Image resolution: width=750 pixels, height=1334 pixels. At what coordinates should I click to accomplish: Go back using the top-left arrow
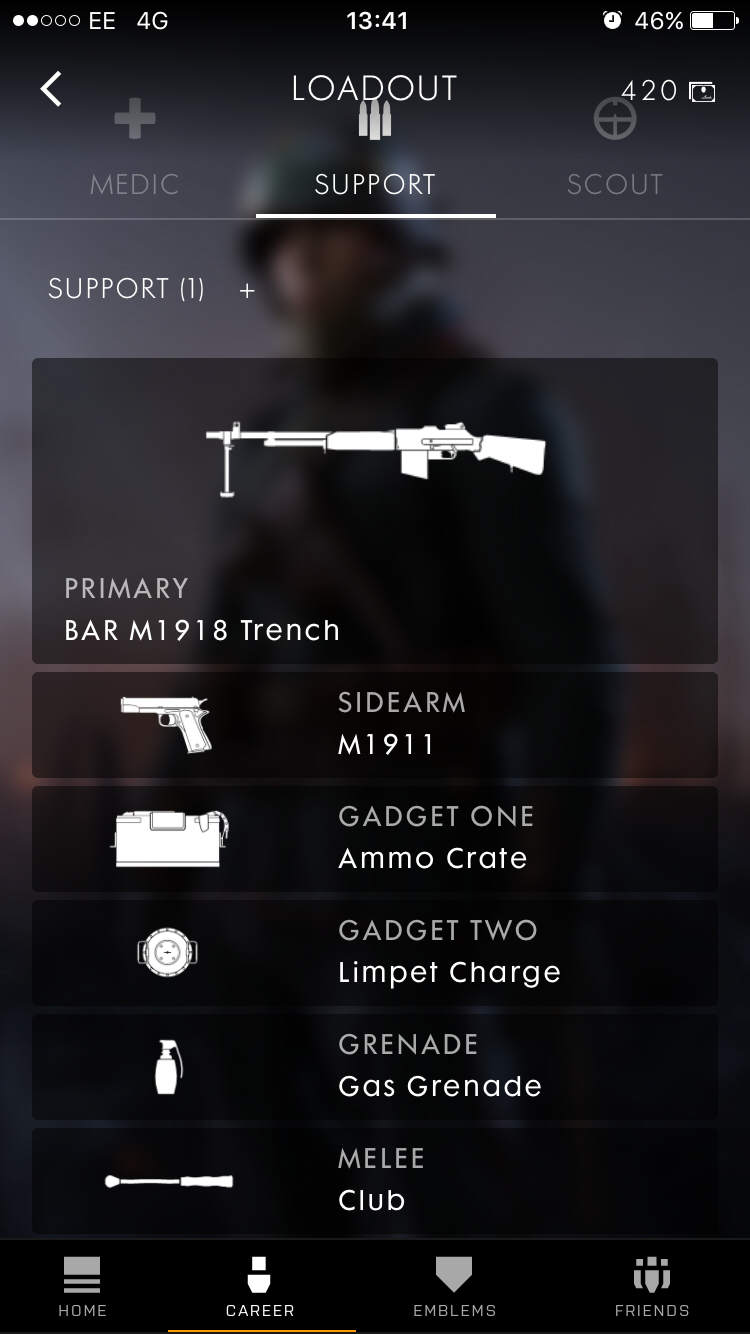[51, 89]
